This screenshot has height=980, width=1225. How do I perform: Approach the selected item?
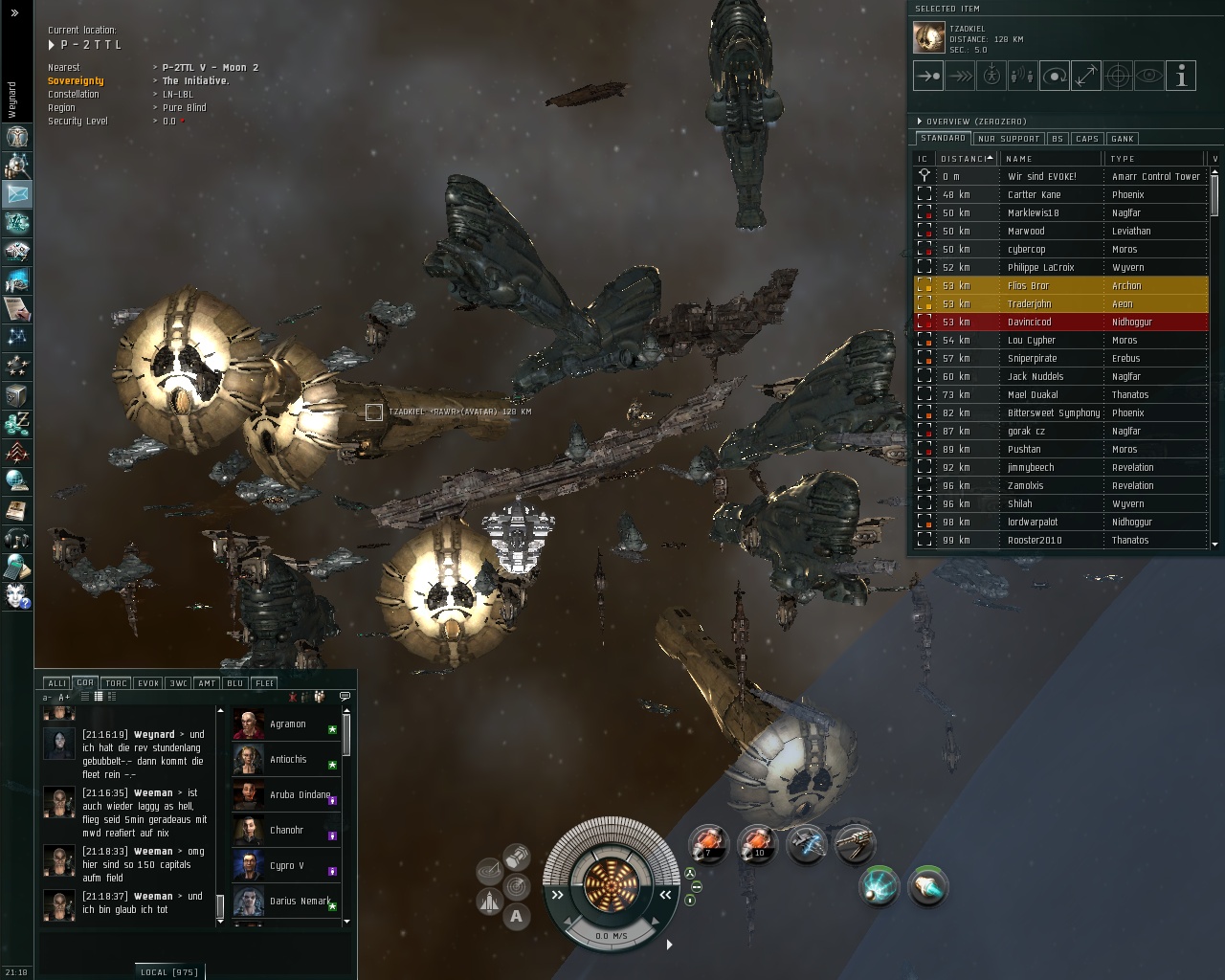[927, 76]
